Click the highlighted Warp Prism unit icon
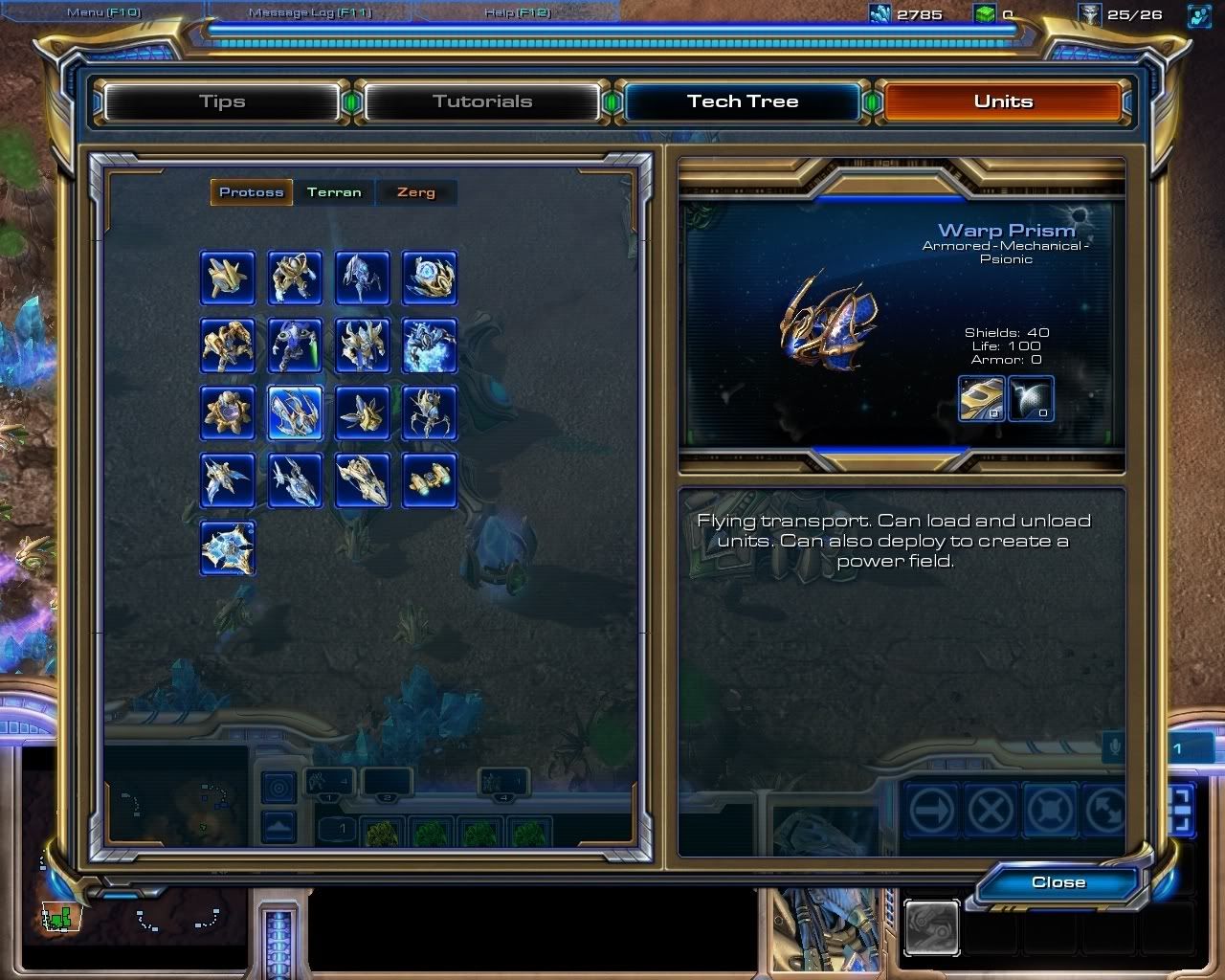Image resolution: width=1225 pixels, height=980 pixels. click(x=295, y=412)
